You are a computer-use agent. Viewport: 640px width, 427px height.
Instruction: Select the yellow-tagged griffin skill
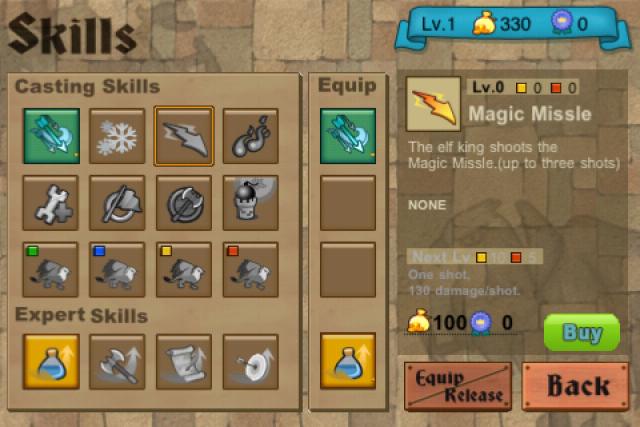[x=184, y=269]
